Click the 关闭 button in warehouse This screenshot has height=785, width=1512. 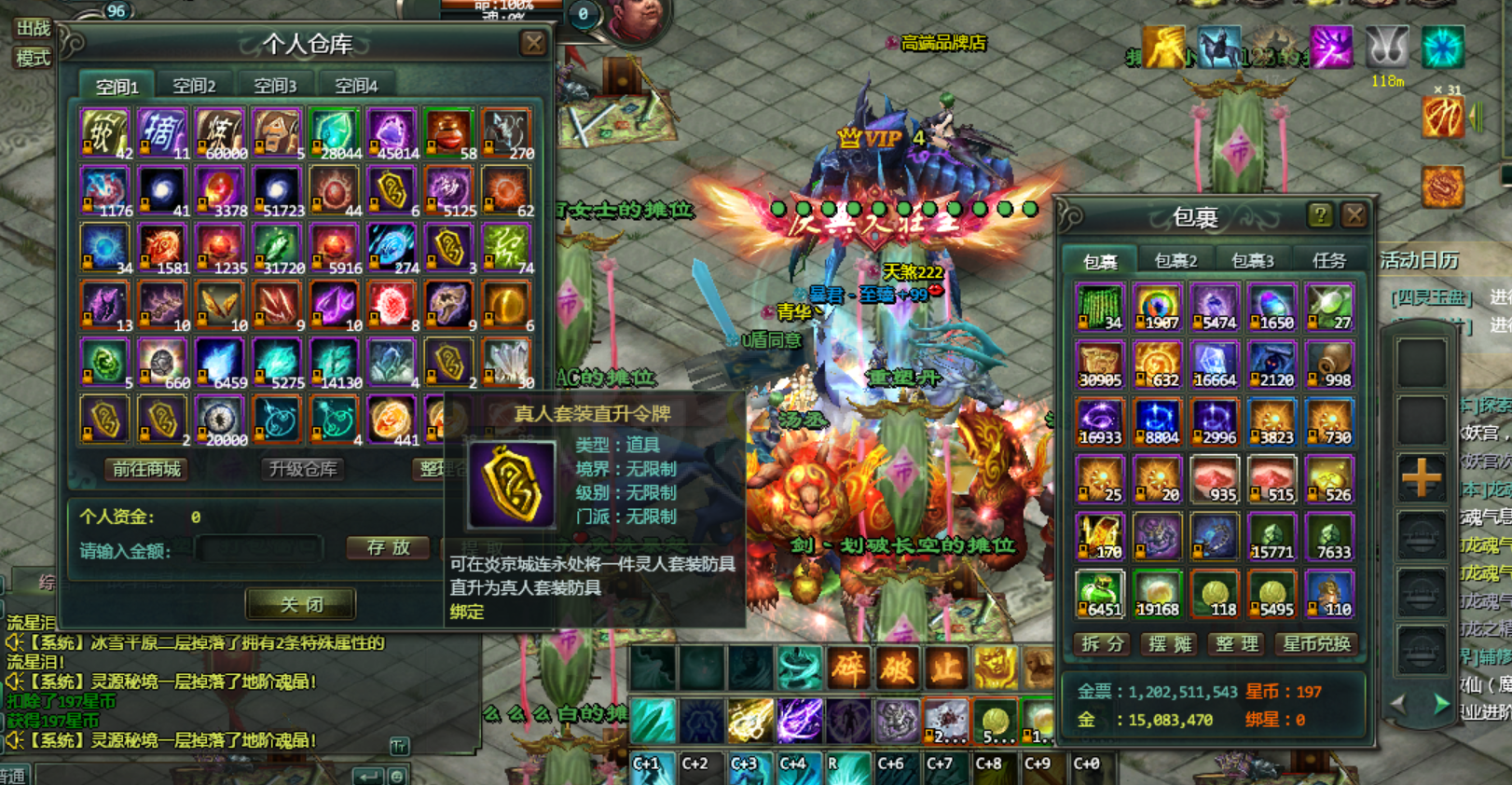pyautogui.click(x=301, y=604)
